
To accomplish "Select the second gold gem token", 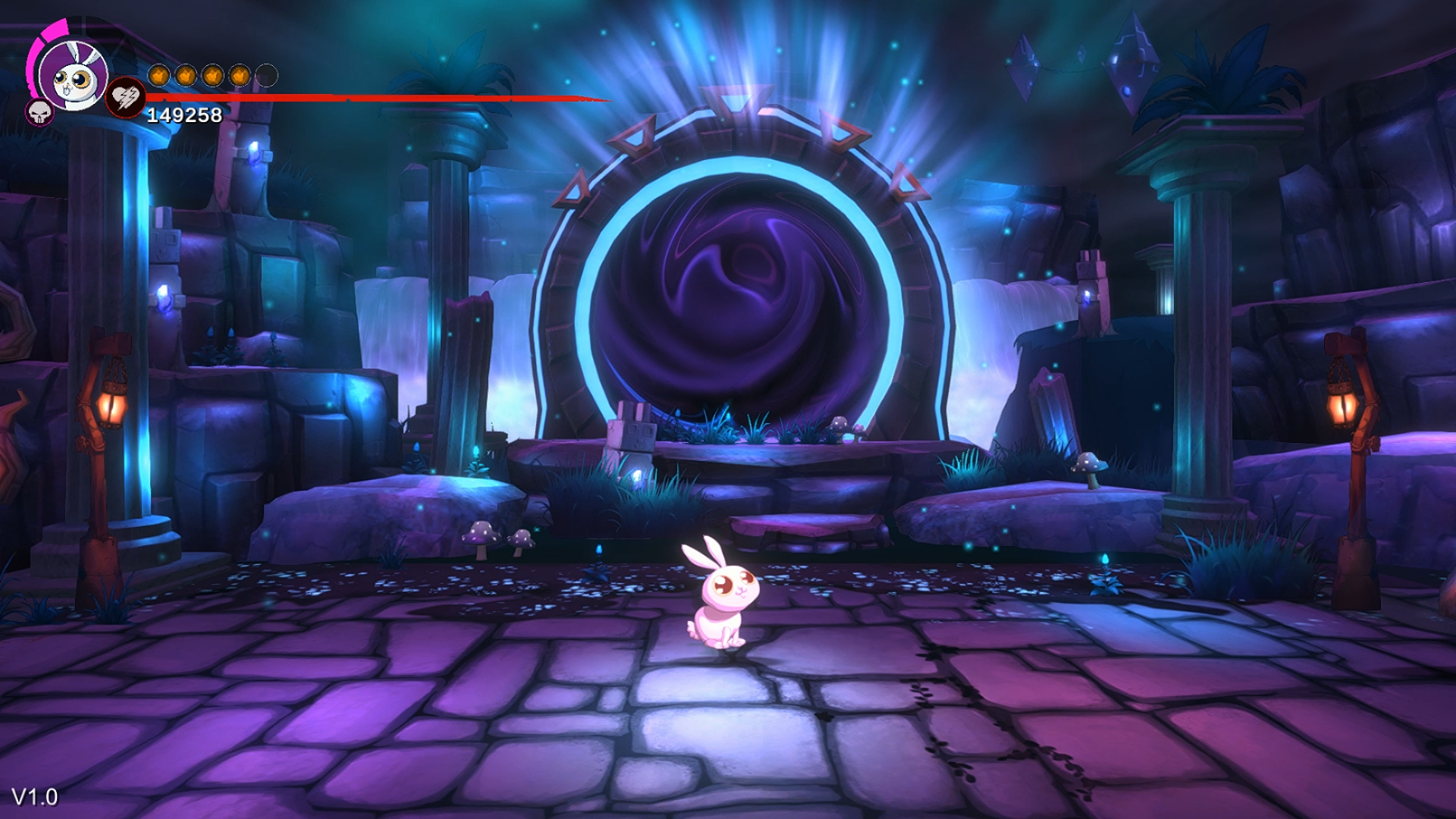I will [185, 76].
